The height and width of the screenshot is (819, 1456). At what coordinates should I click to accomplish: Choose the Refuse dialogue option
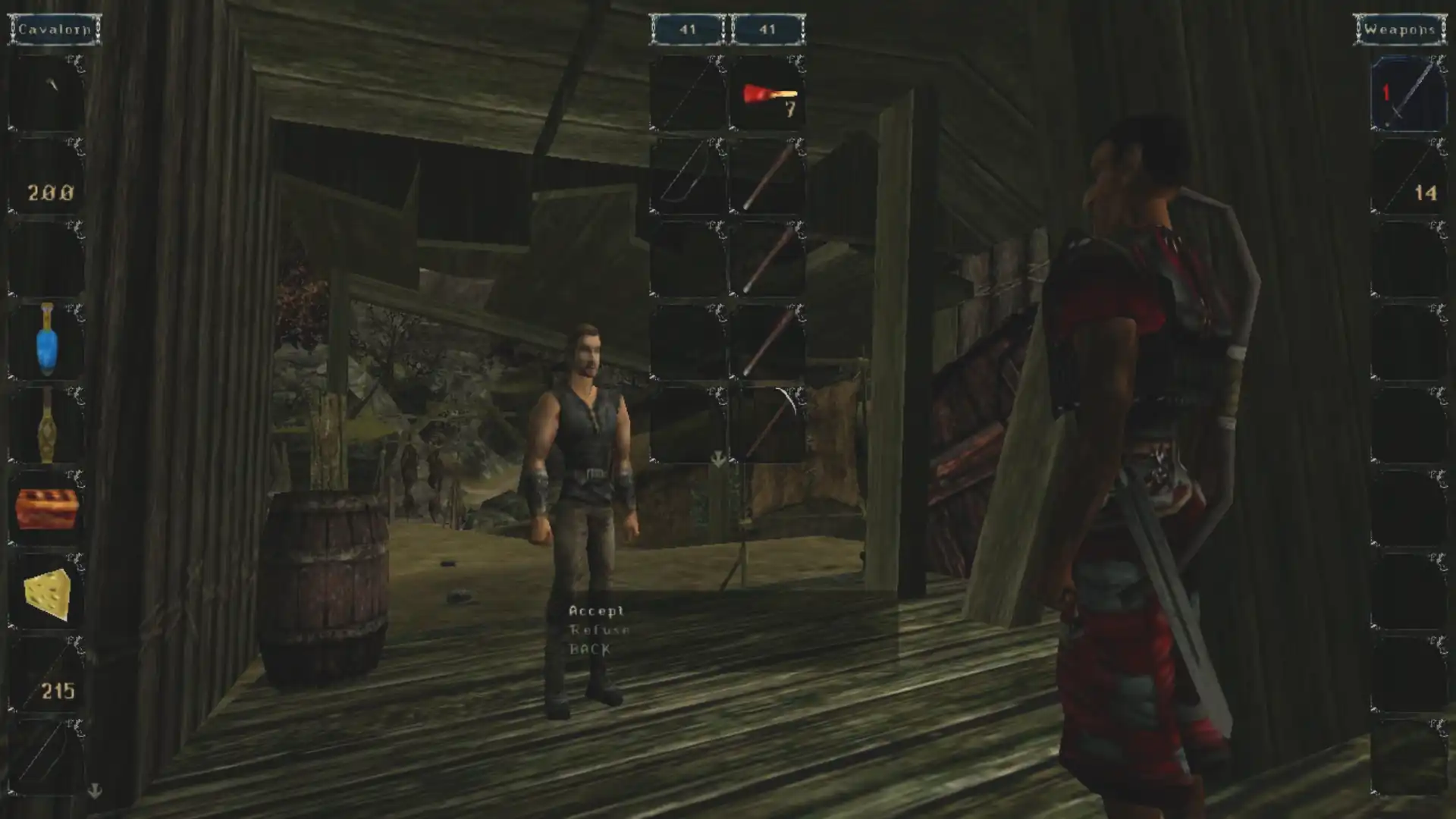click(599, 629)
